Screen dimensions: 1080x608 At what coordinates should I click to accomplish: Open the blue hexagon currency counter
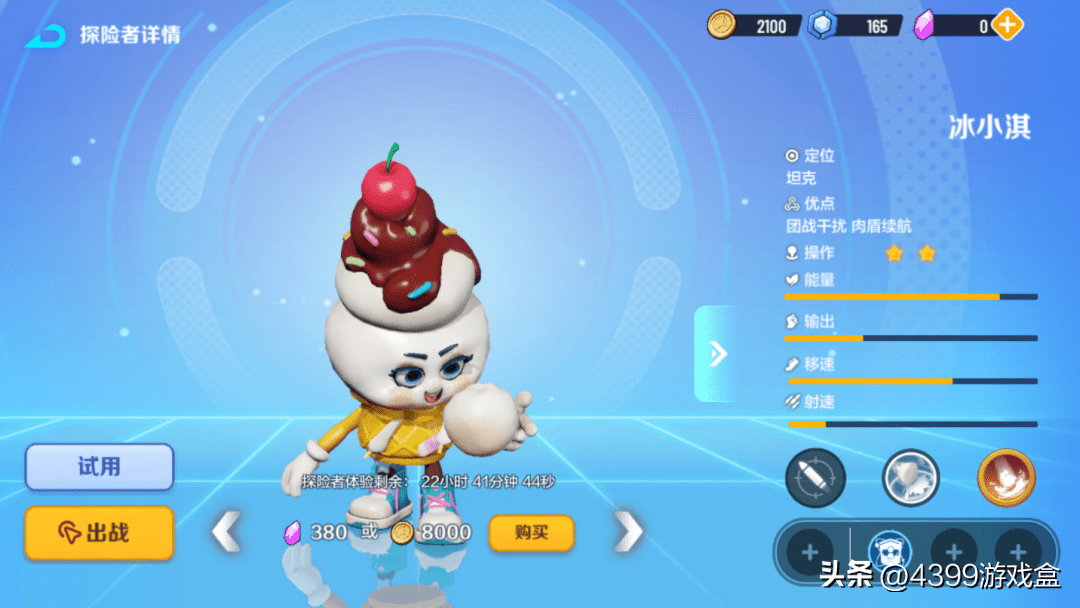pos(859,25)
